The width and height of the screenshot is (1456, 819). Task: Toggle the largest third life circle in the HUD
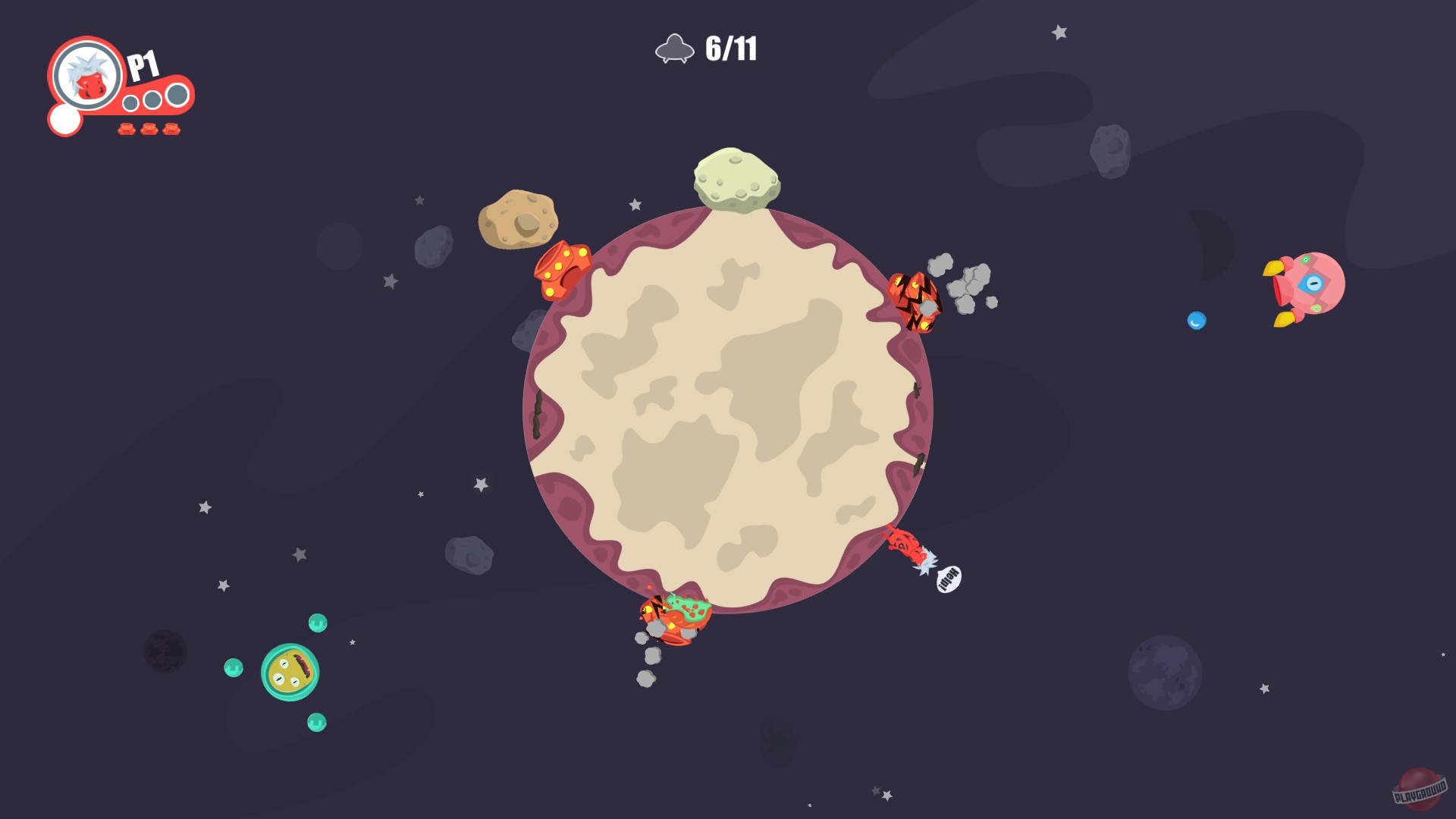(x=179, y=95)
